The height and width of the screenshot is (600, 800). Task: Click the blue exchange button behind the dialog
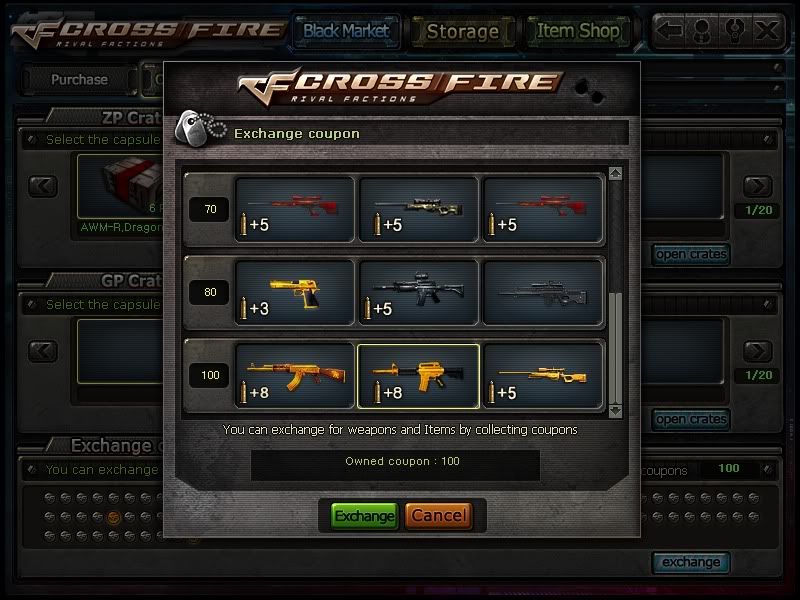(x=690, y=562)
